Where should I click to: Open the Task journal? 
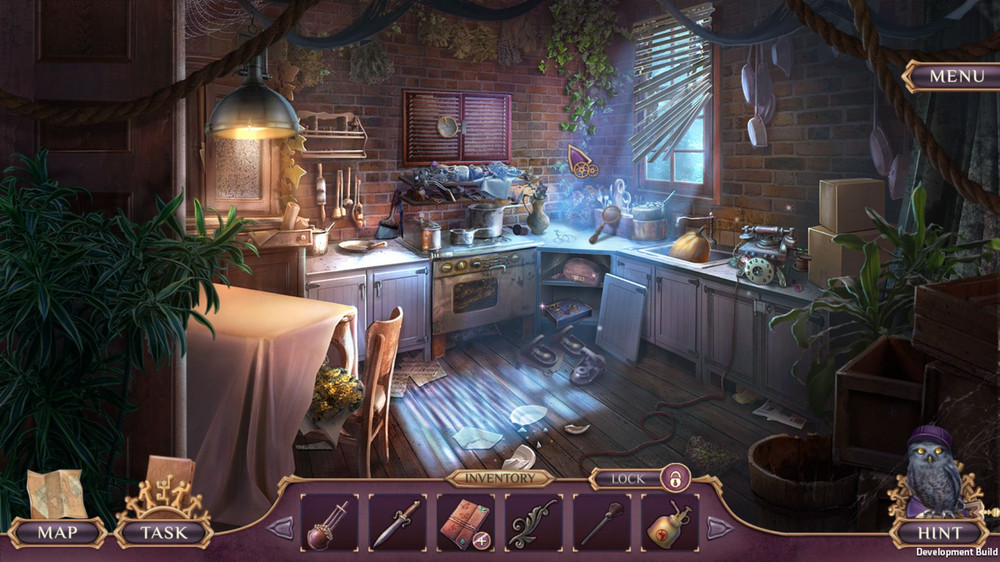[163, 532]
